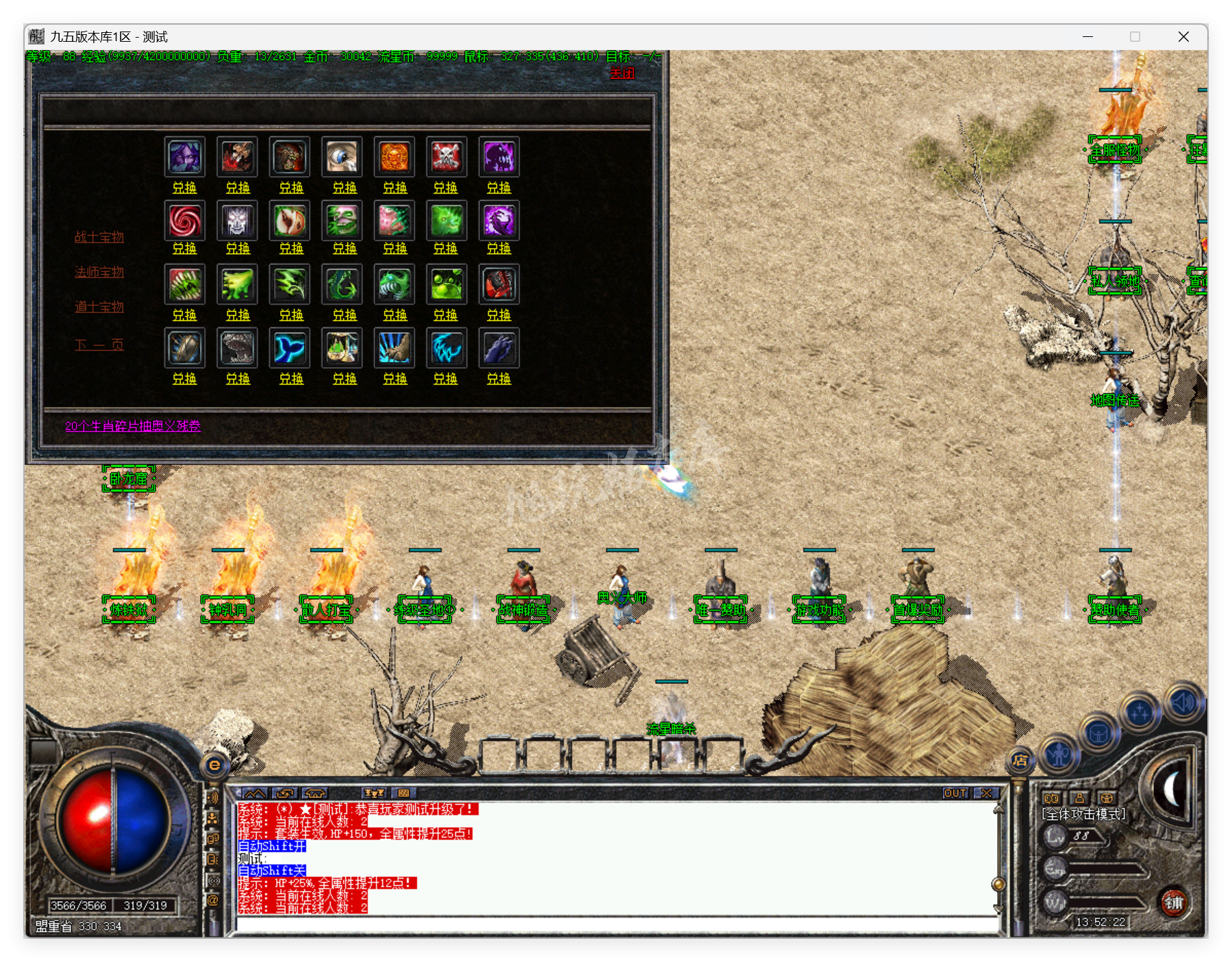Viewport: 1232px width, 962px height.
Task: Go to the next page with 下一页
Action: [99, 344]
